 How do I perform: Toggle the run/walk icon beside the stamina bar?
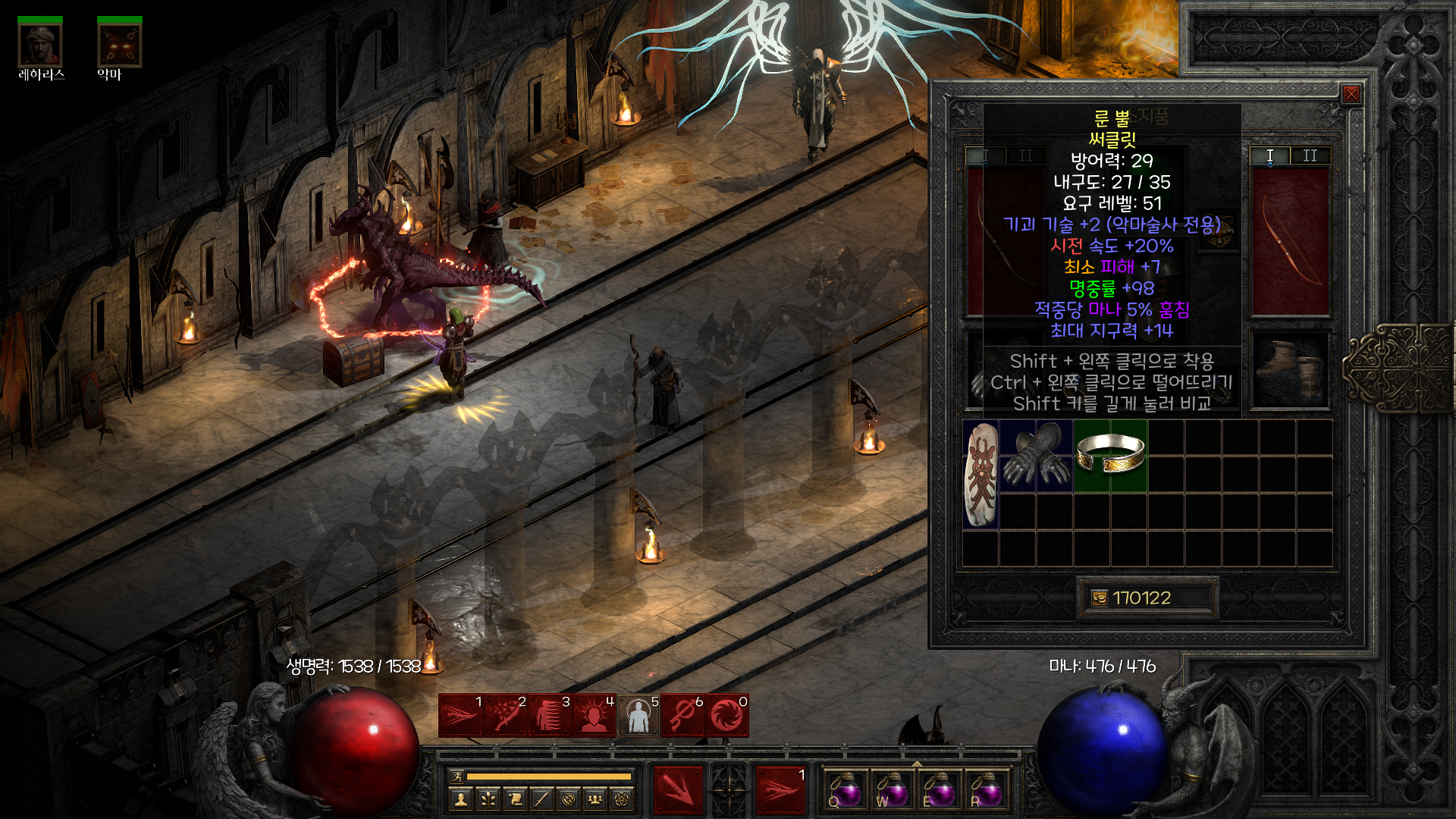point(457,776)
